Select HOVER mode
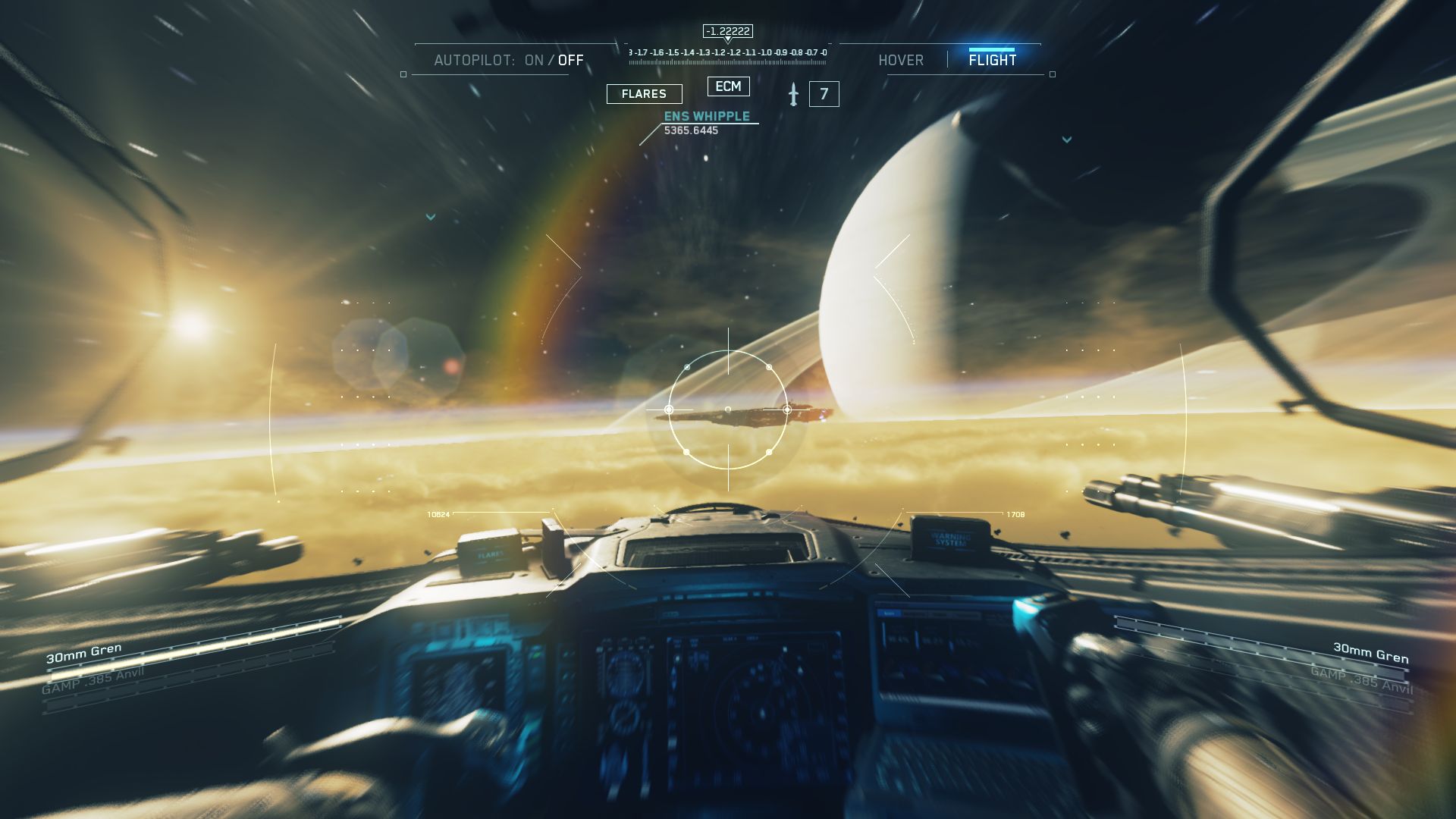1456x819 pixels. pos(901,61)
